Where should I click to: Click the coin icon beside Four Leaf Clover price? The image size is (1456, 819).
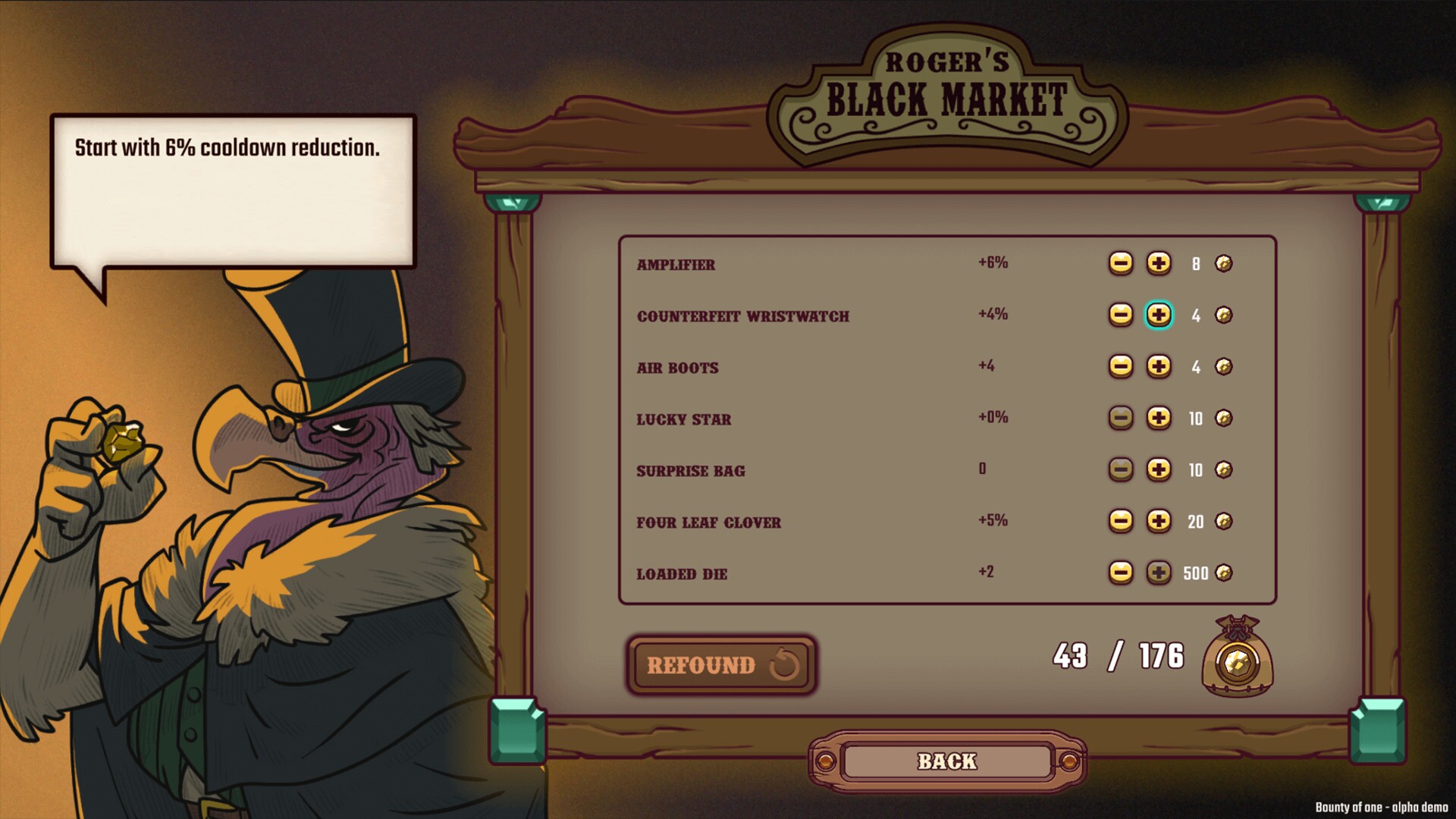point(1224,522)
